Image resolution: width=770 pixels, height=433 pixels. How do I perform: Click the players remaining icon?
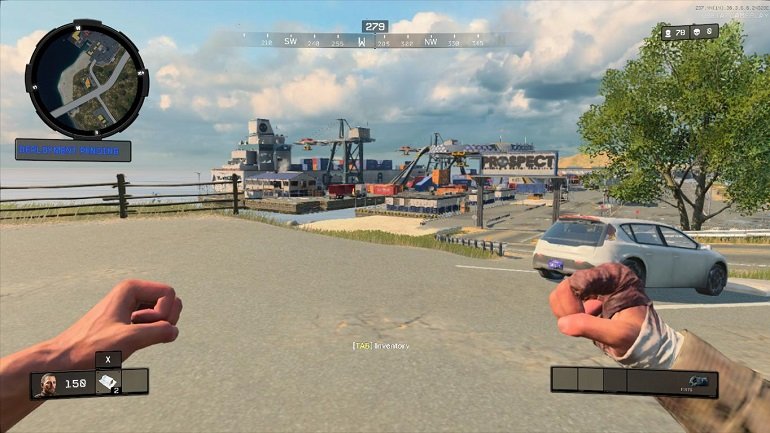[668, 33]
